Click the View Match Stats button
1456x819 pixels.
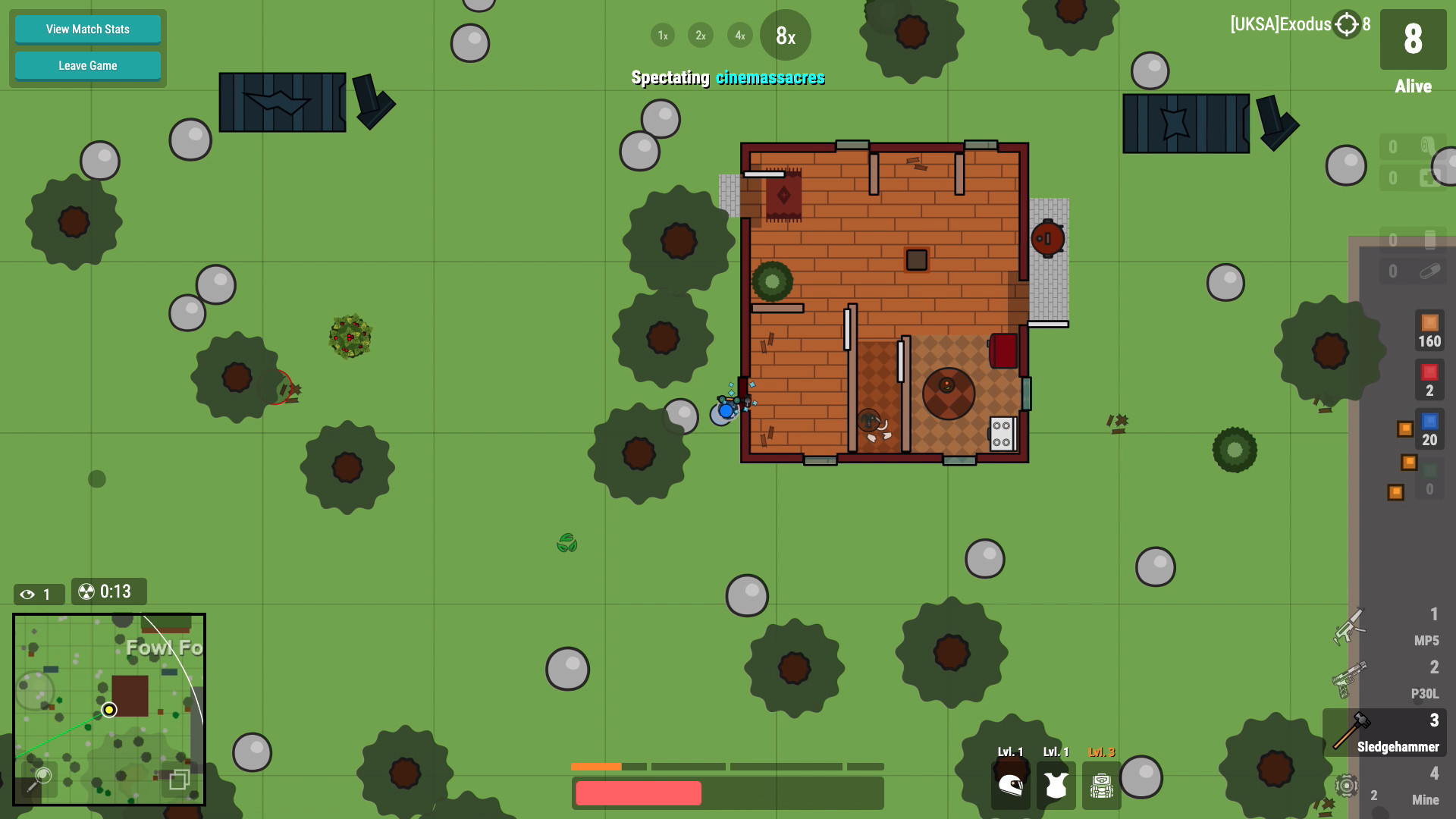point(87,29)
